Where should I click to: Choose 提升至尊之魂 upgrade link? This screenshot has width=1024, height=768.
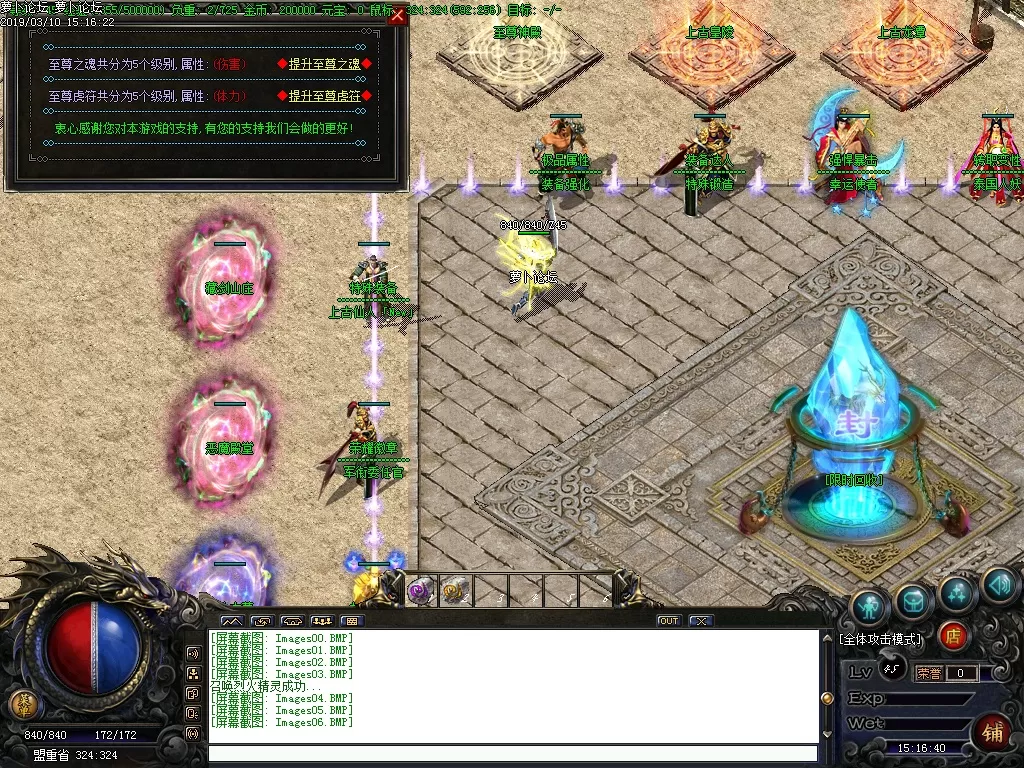[324, 64]
